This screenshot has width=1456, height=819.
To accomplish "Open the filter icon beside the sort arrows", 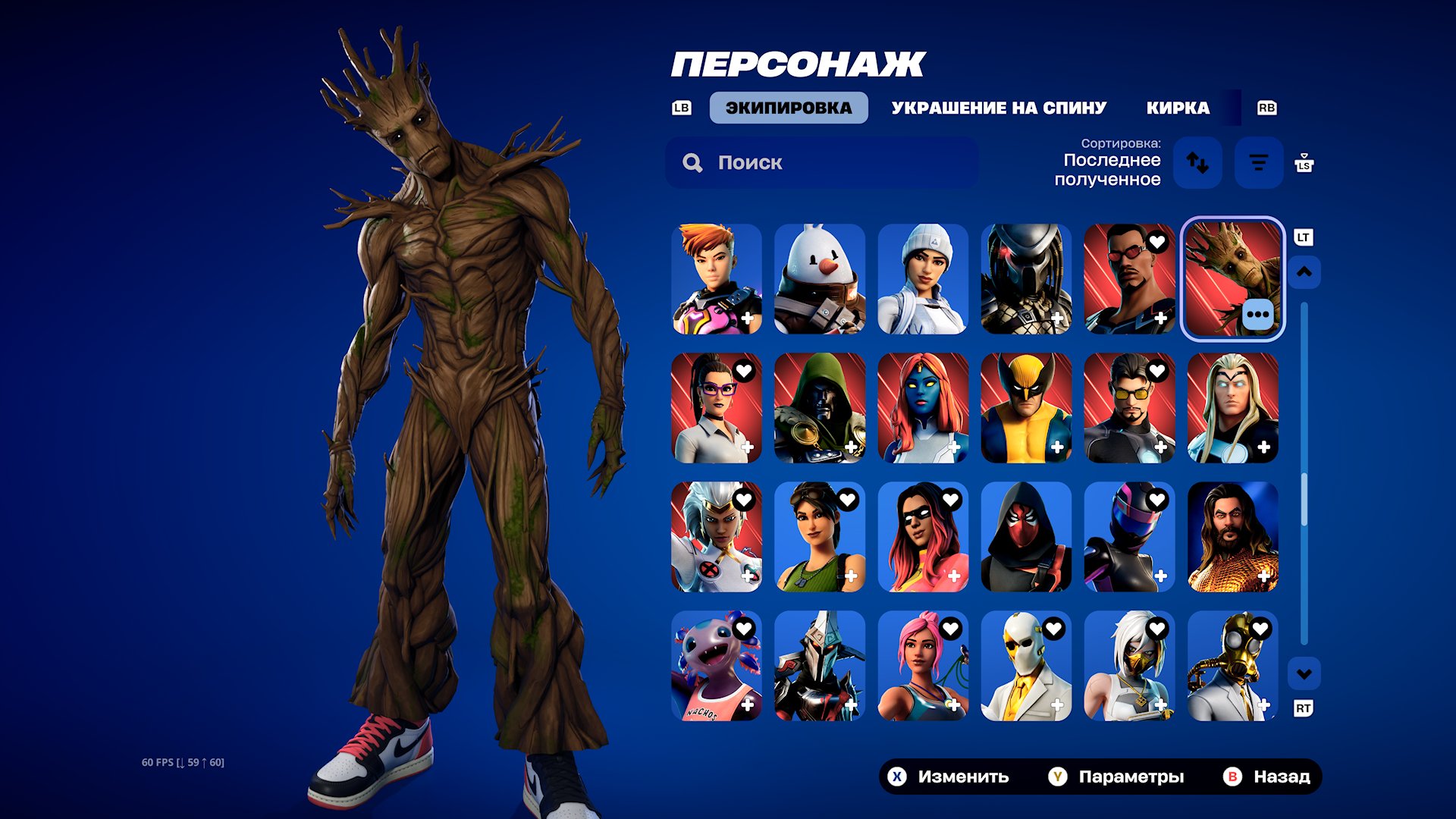I will pos(1258,162).
